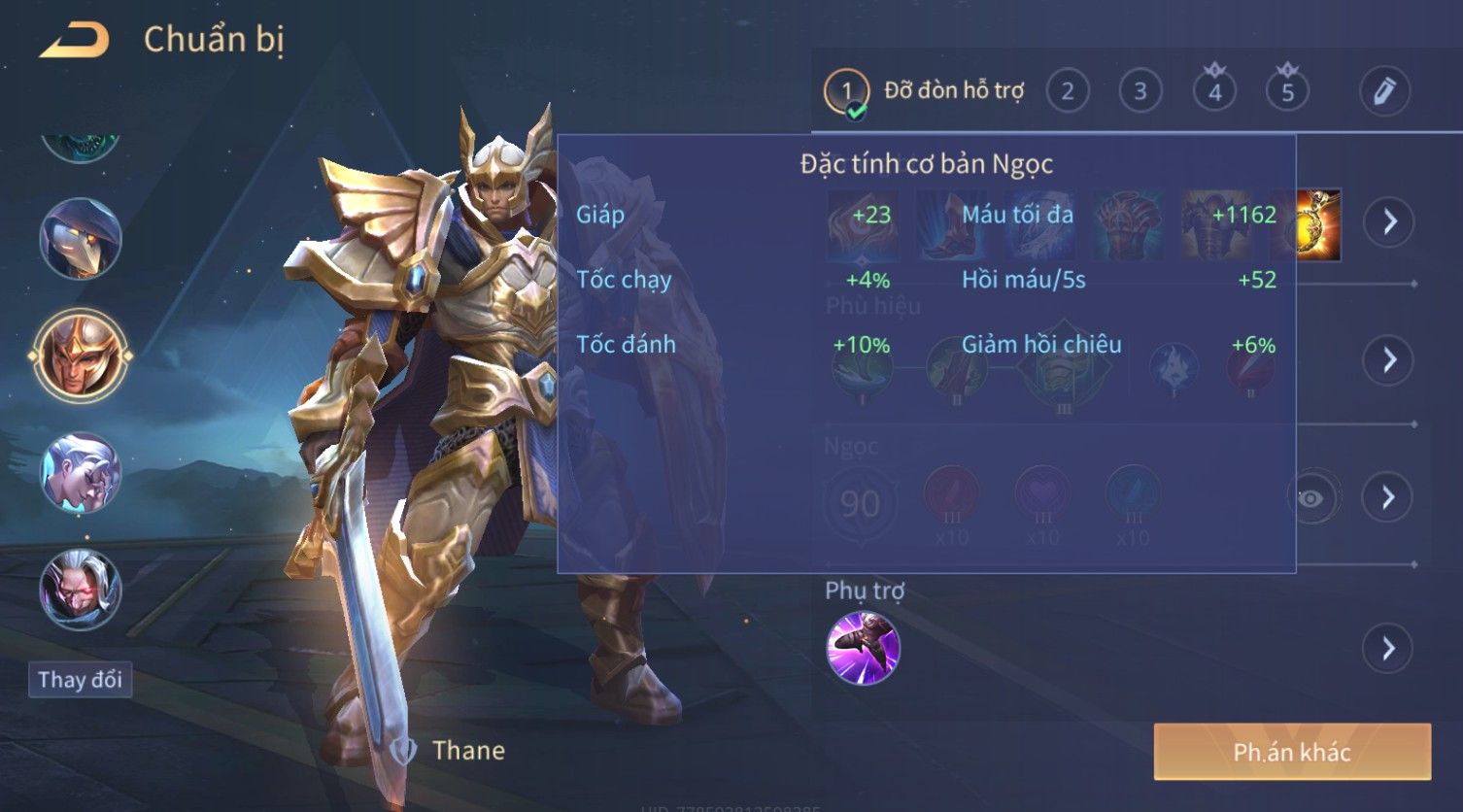Open the Phù hiệu details arrow

tap(1389, 360)
